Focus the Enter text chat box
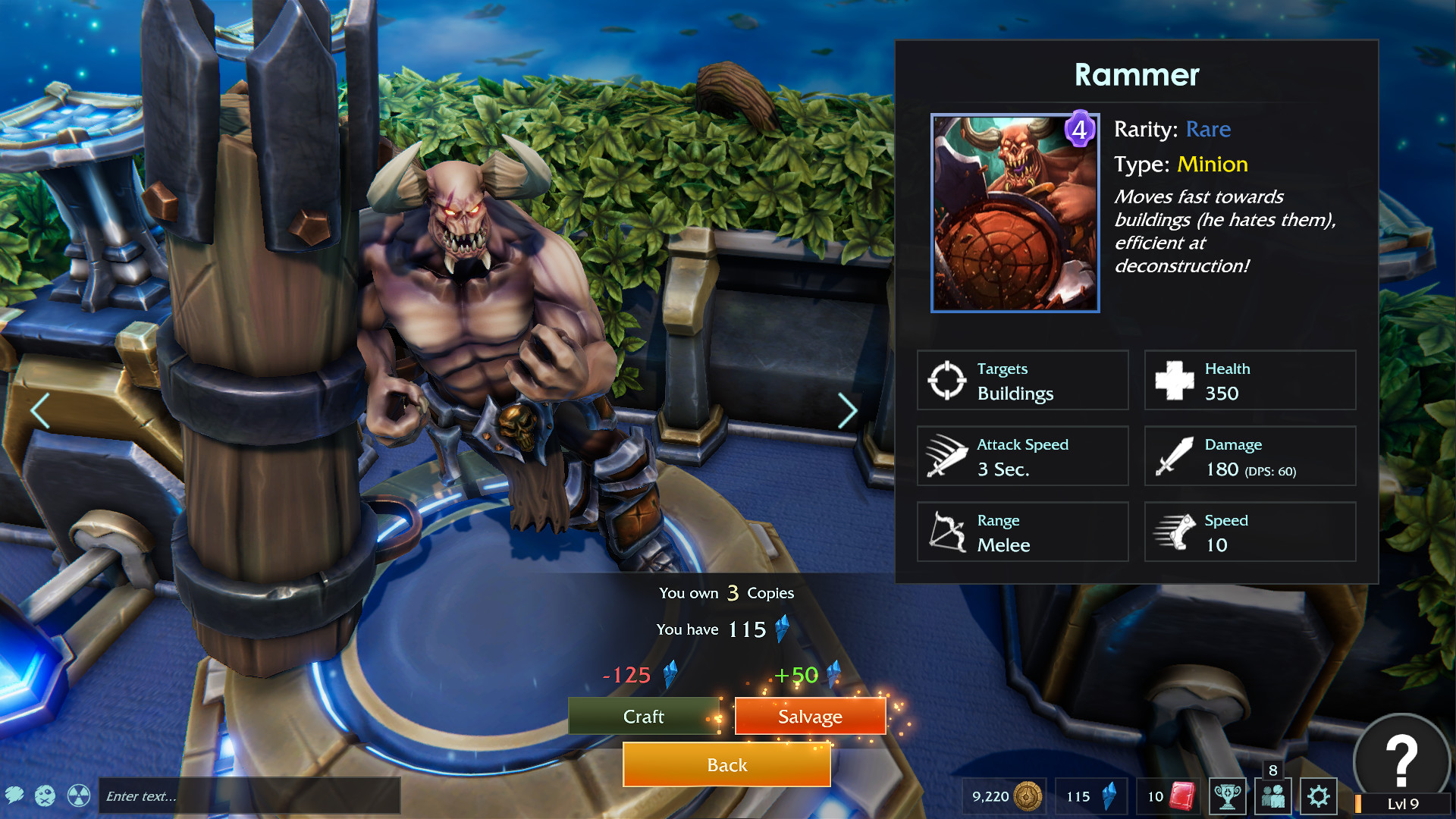The height and width of the screenshot is (819, 1456). (x=249, y=796)
